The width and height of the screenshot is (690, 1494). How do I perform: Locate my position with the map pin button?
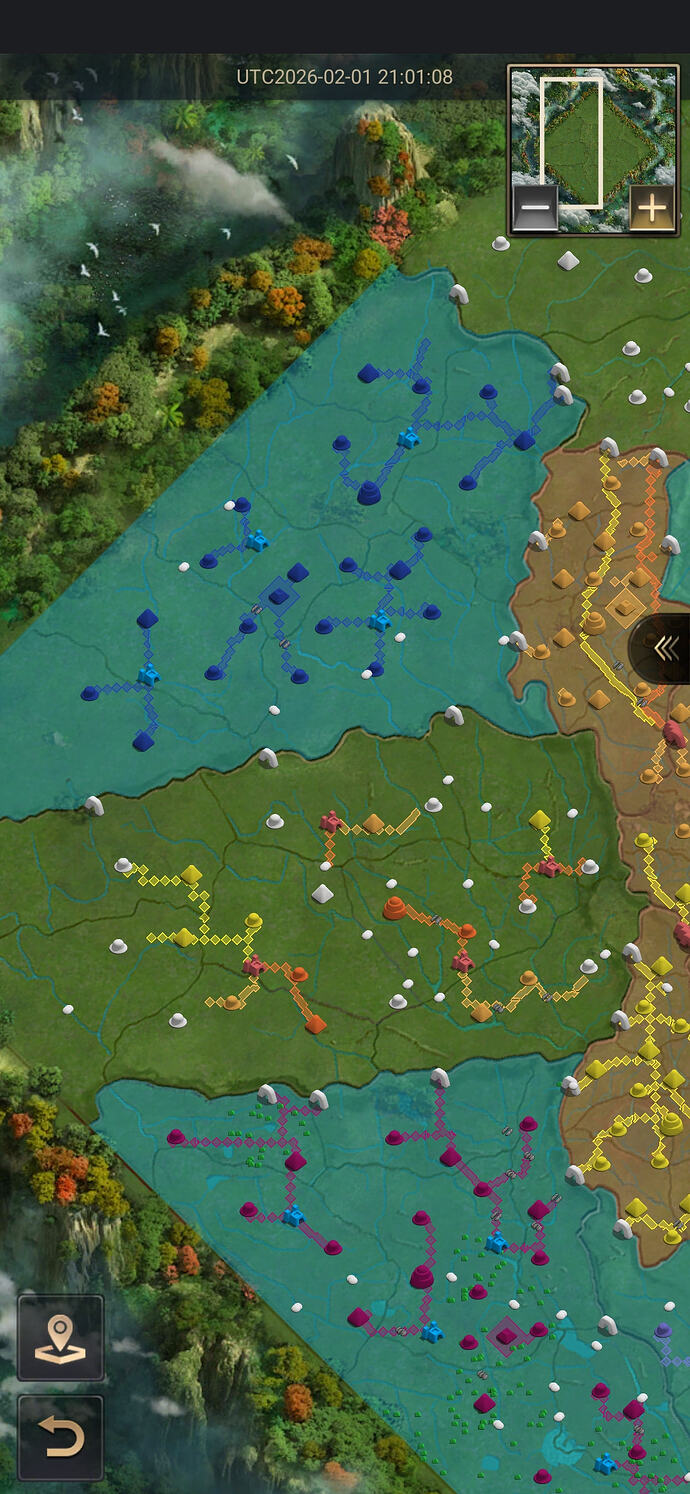click(x=60, y=1338)
